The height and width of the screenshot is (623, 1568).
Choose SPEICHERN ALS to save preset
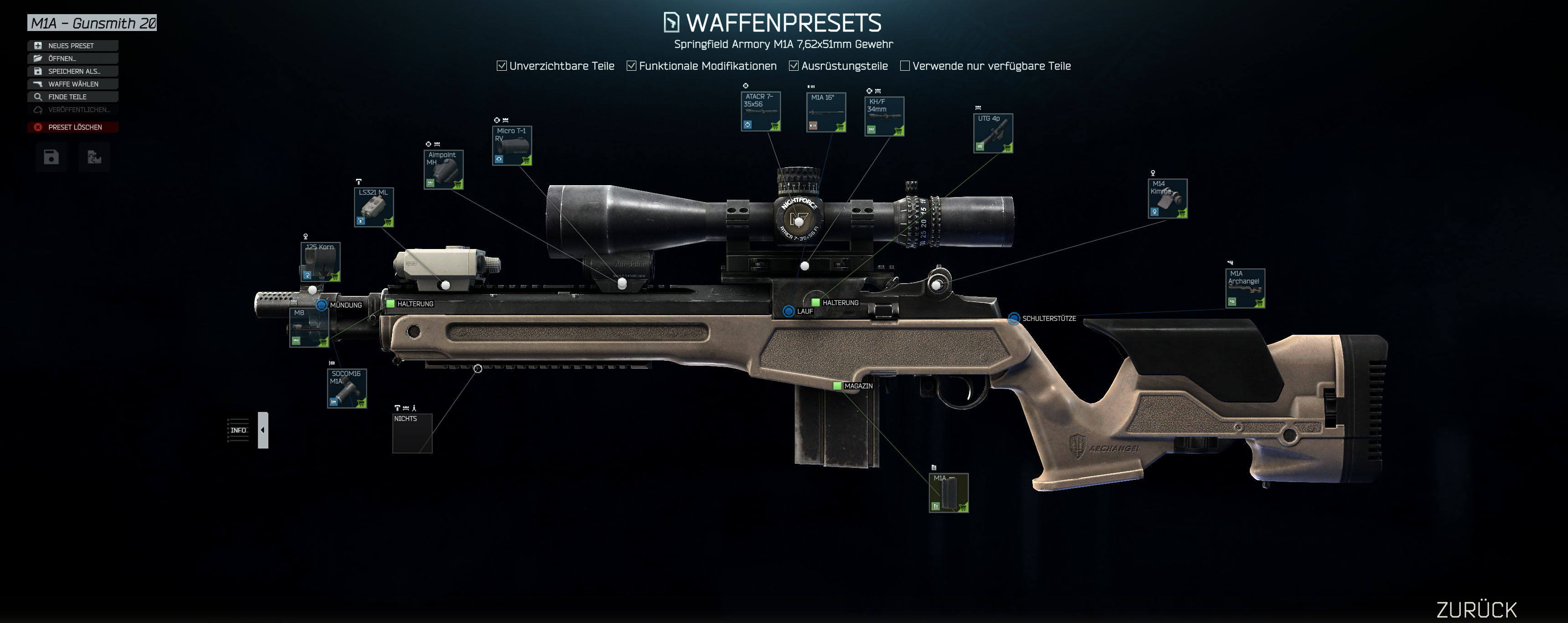click(x=72, y=71)
